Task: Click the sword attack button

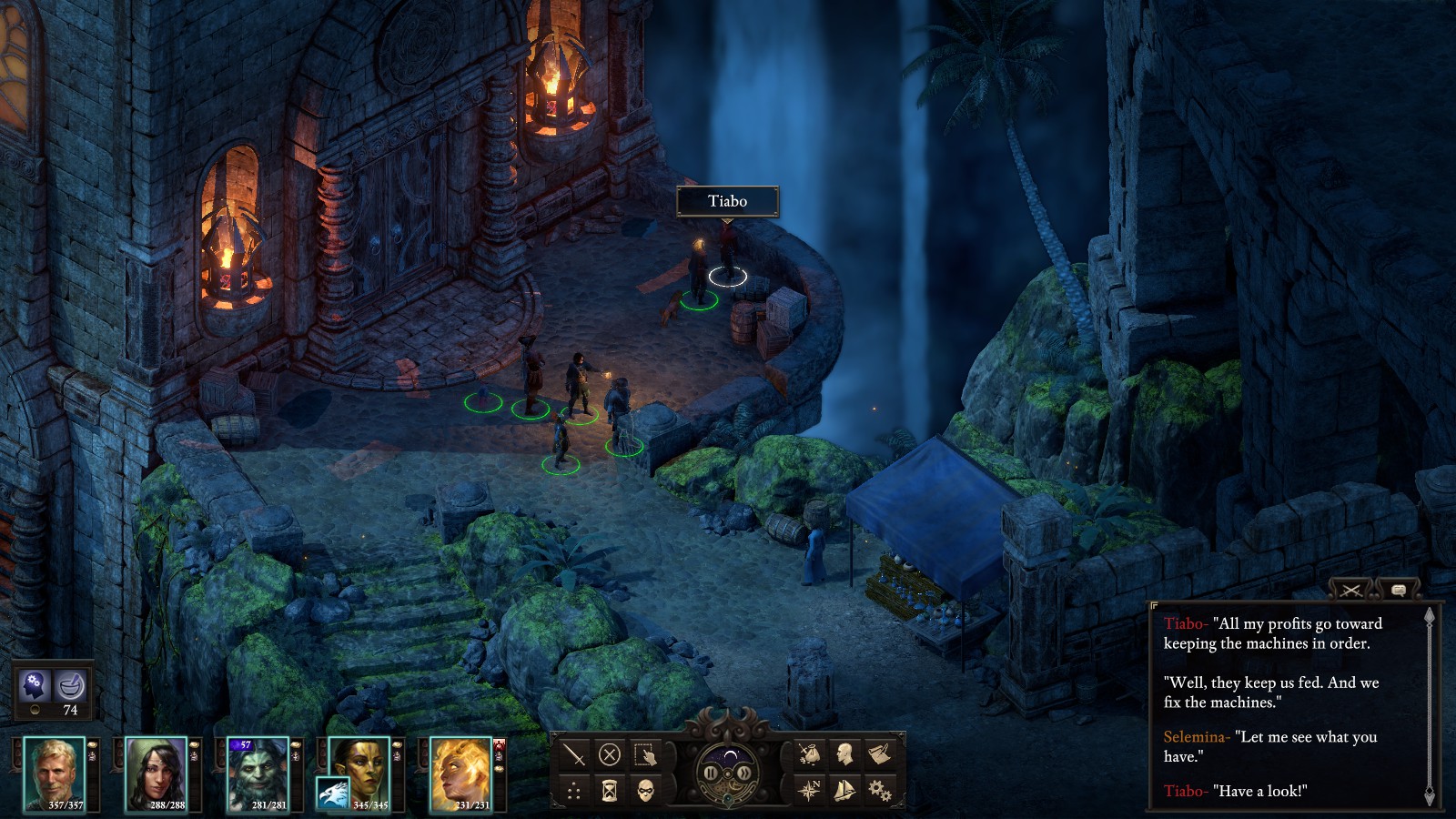Action: click(x=574, y=754)
